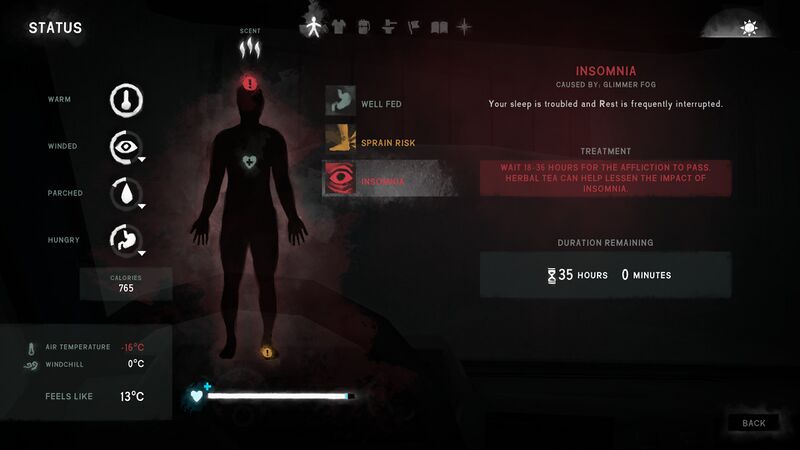Select the Insomnia affliction entry

(390, 181)
